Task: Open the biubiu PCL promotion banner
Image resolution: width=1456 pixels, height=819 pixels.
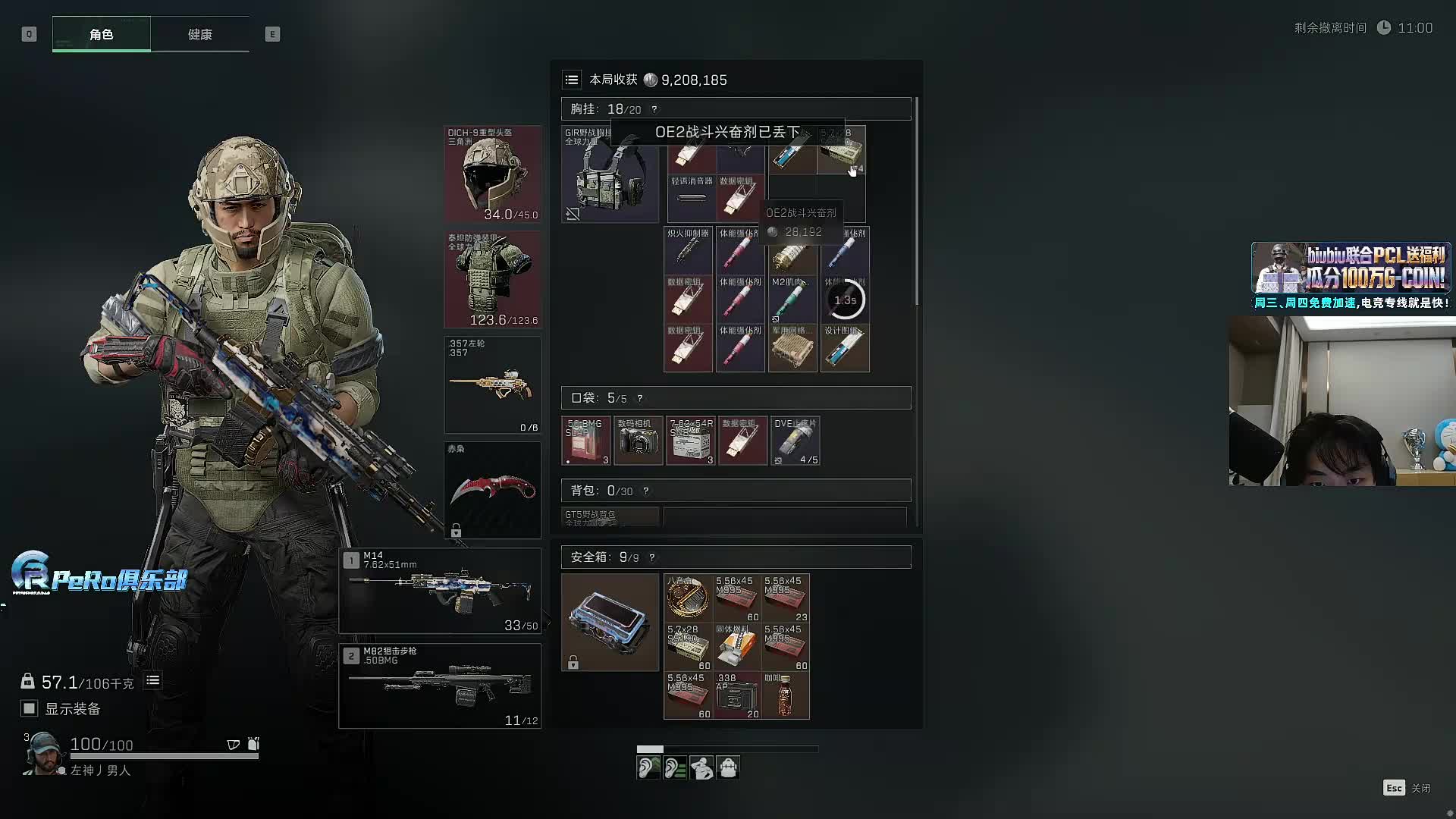Action: 1351,275
